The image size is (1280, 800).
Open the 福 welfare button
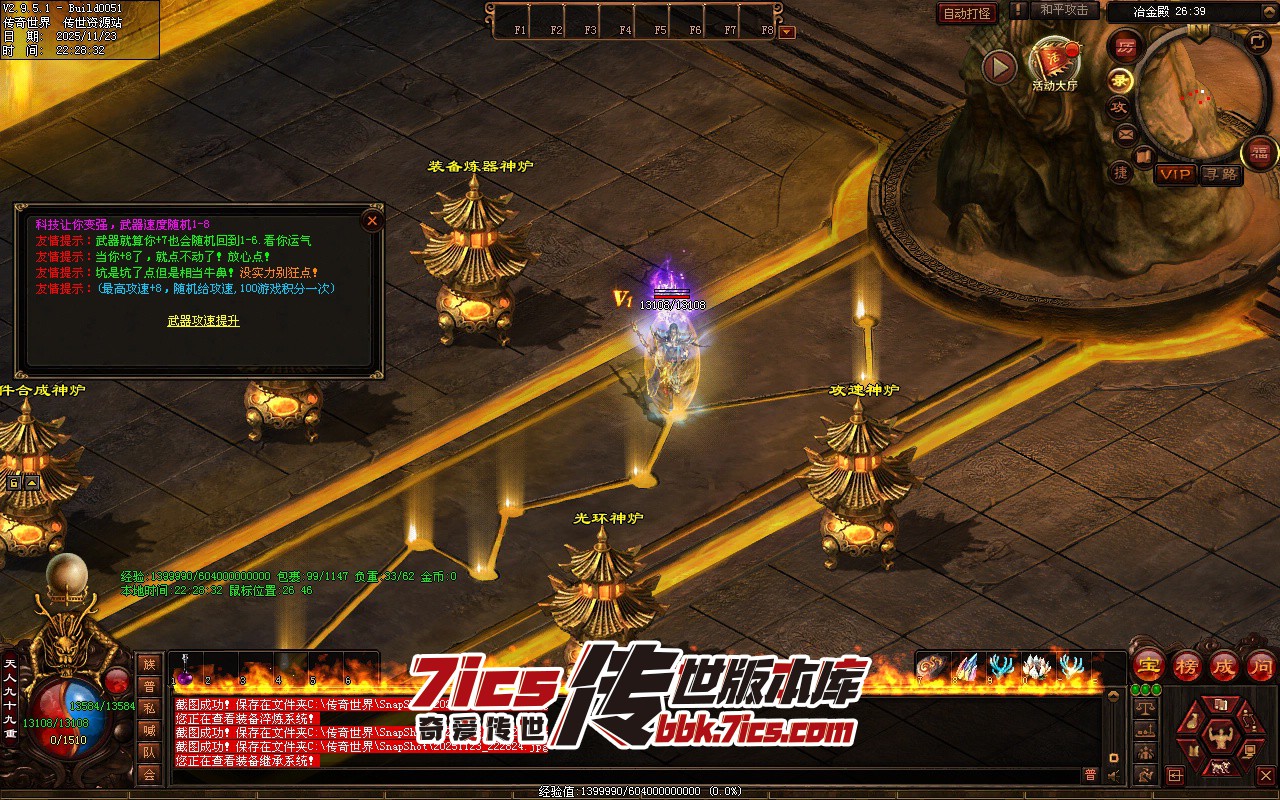[1259, 152]
